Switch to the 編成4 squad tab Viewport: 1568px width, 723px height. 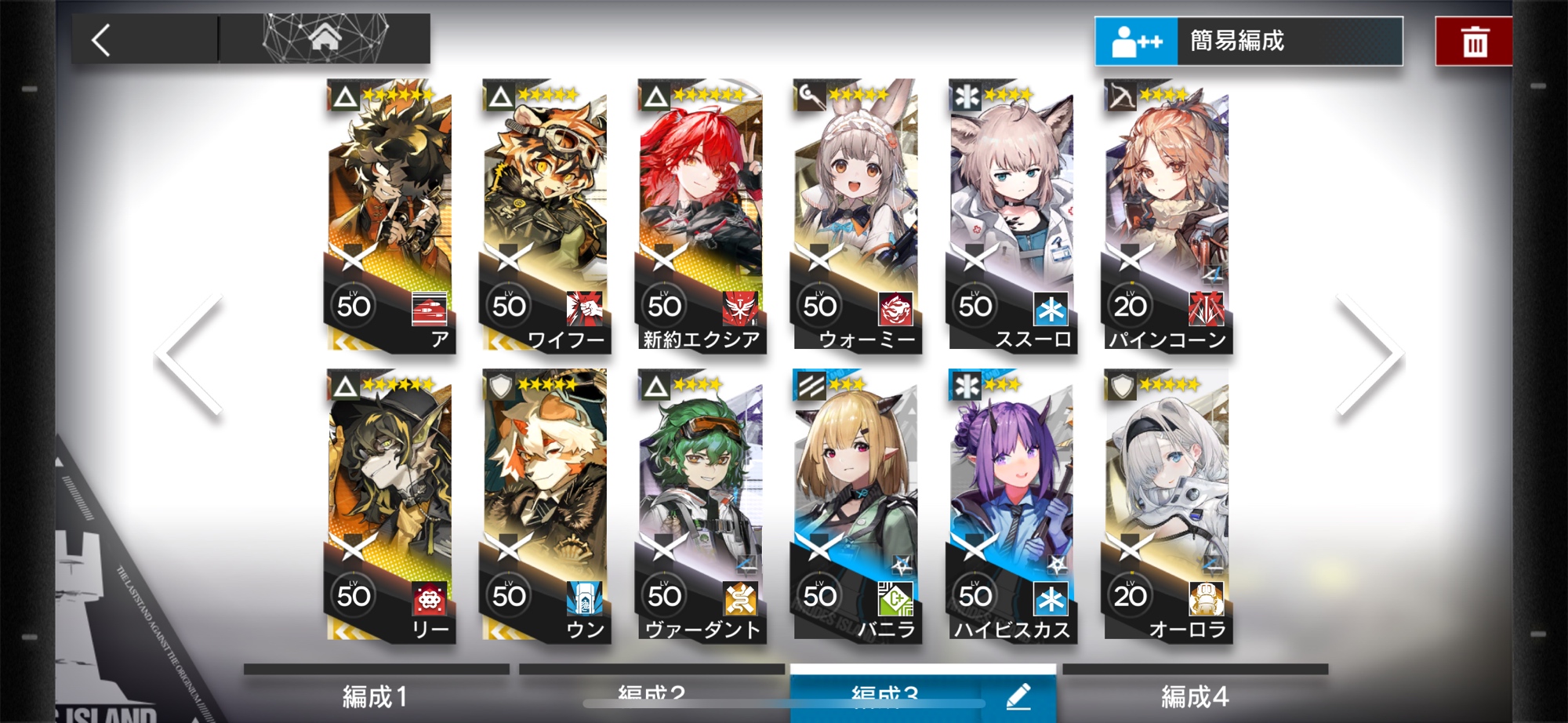(1195, 696)
